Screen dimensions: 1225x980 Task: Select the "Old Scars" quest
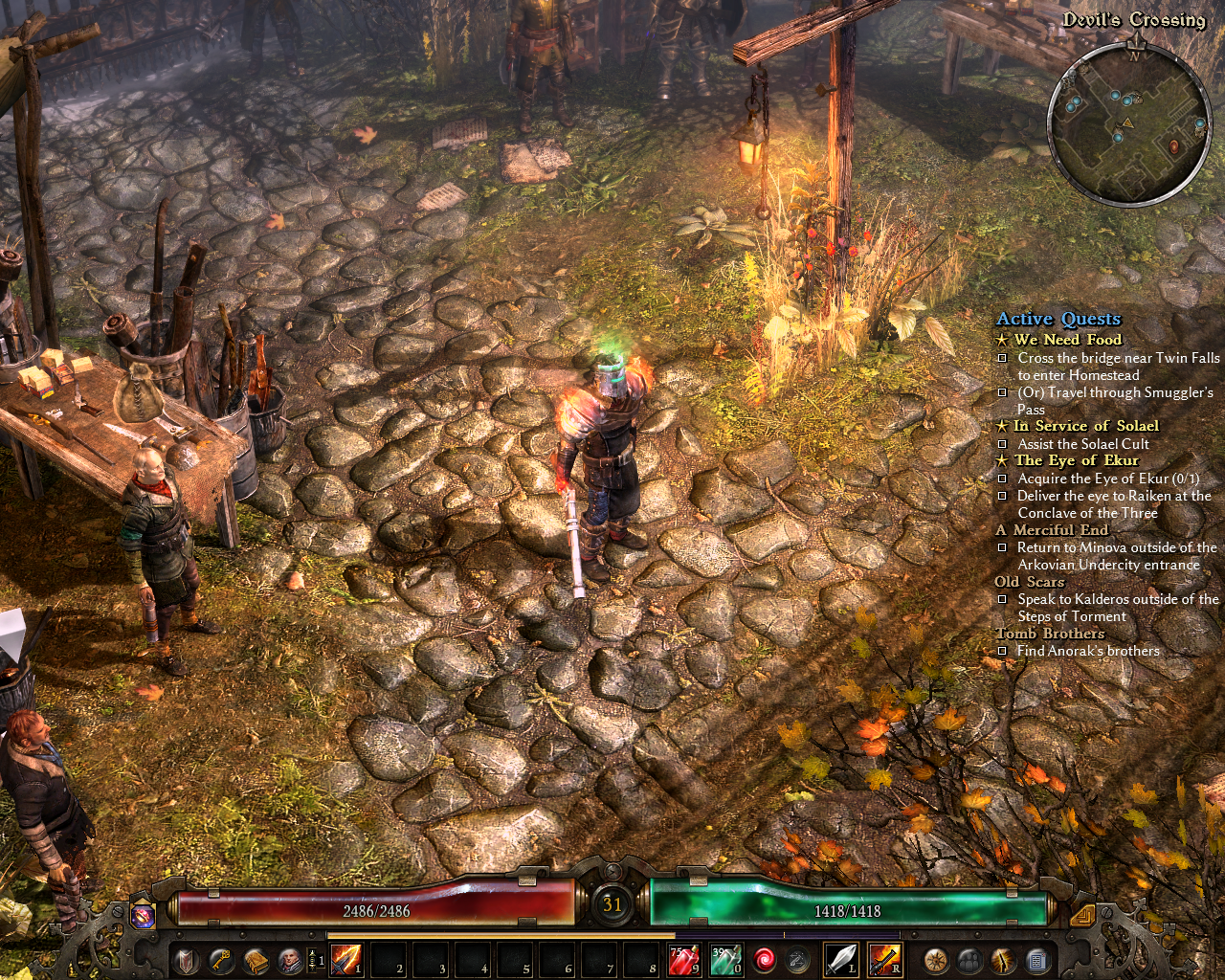(x=1029, y=582)
